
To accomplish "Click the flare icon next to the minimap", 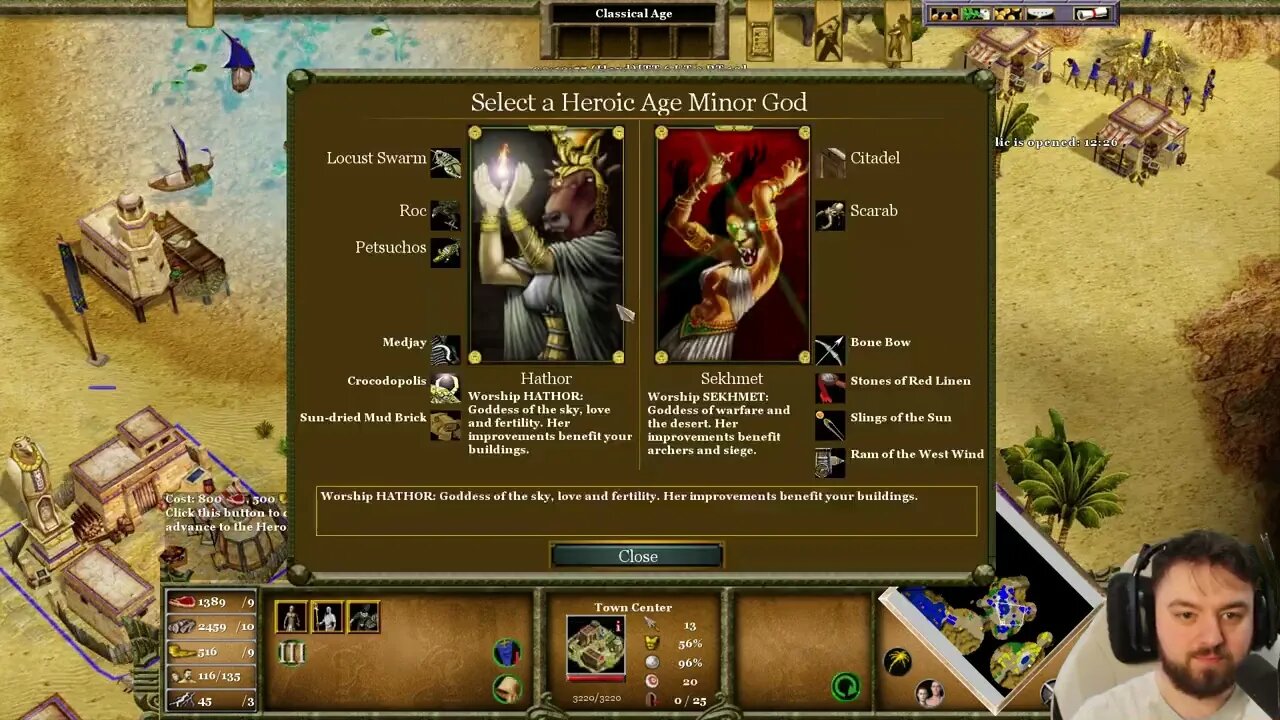I will click(898, 660).
